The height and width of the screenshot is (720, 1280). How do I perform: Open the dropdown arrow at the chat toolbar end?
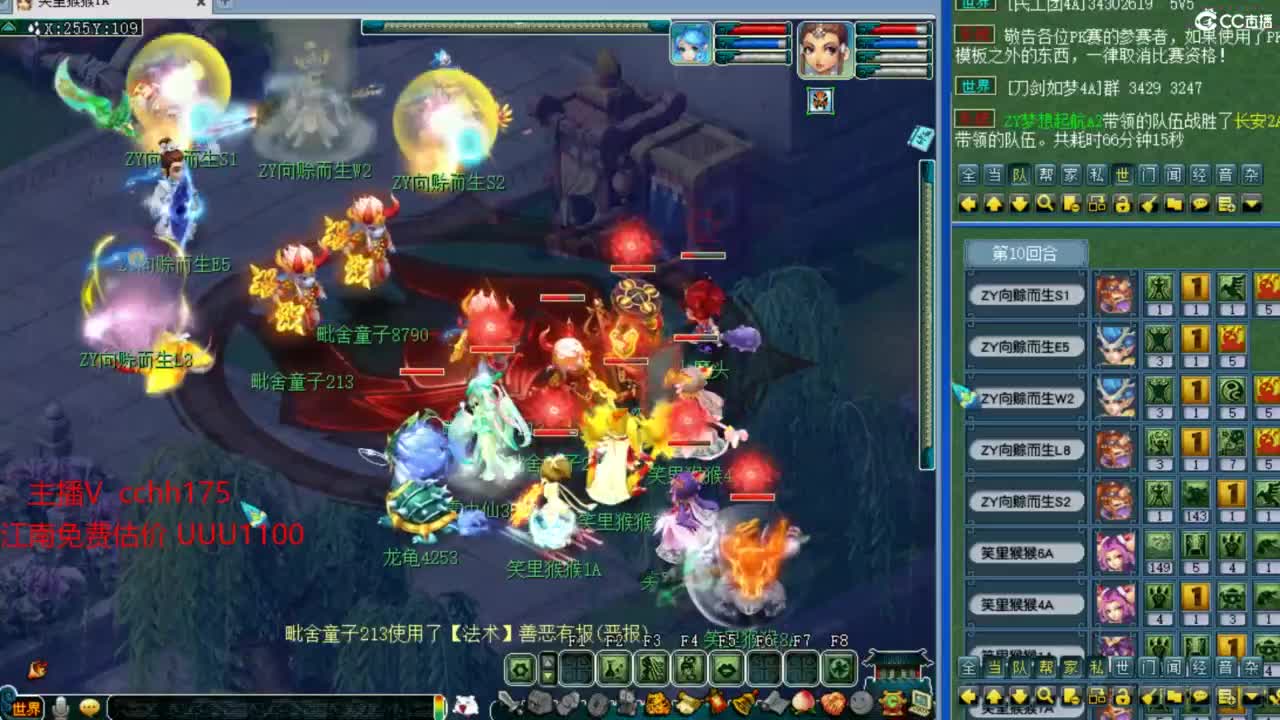click(1250, 204)
